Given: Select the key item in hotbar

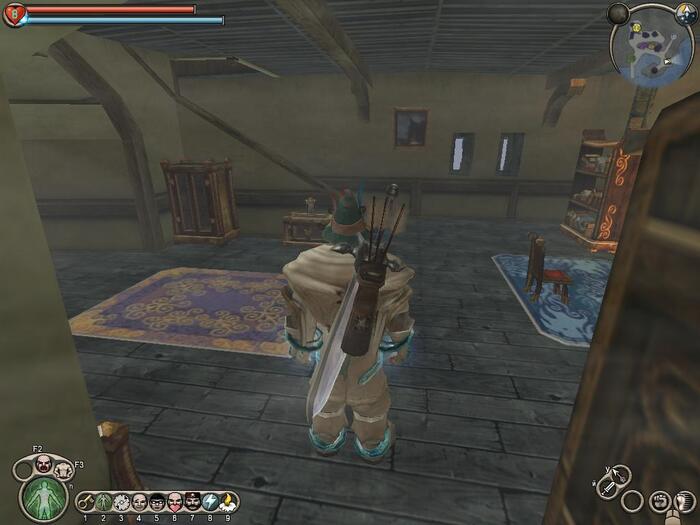Looking at the screenshot, I should [x=85, y=501].
